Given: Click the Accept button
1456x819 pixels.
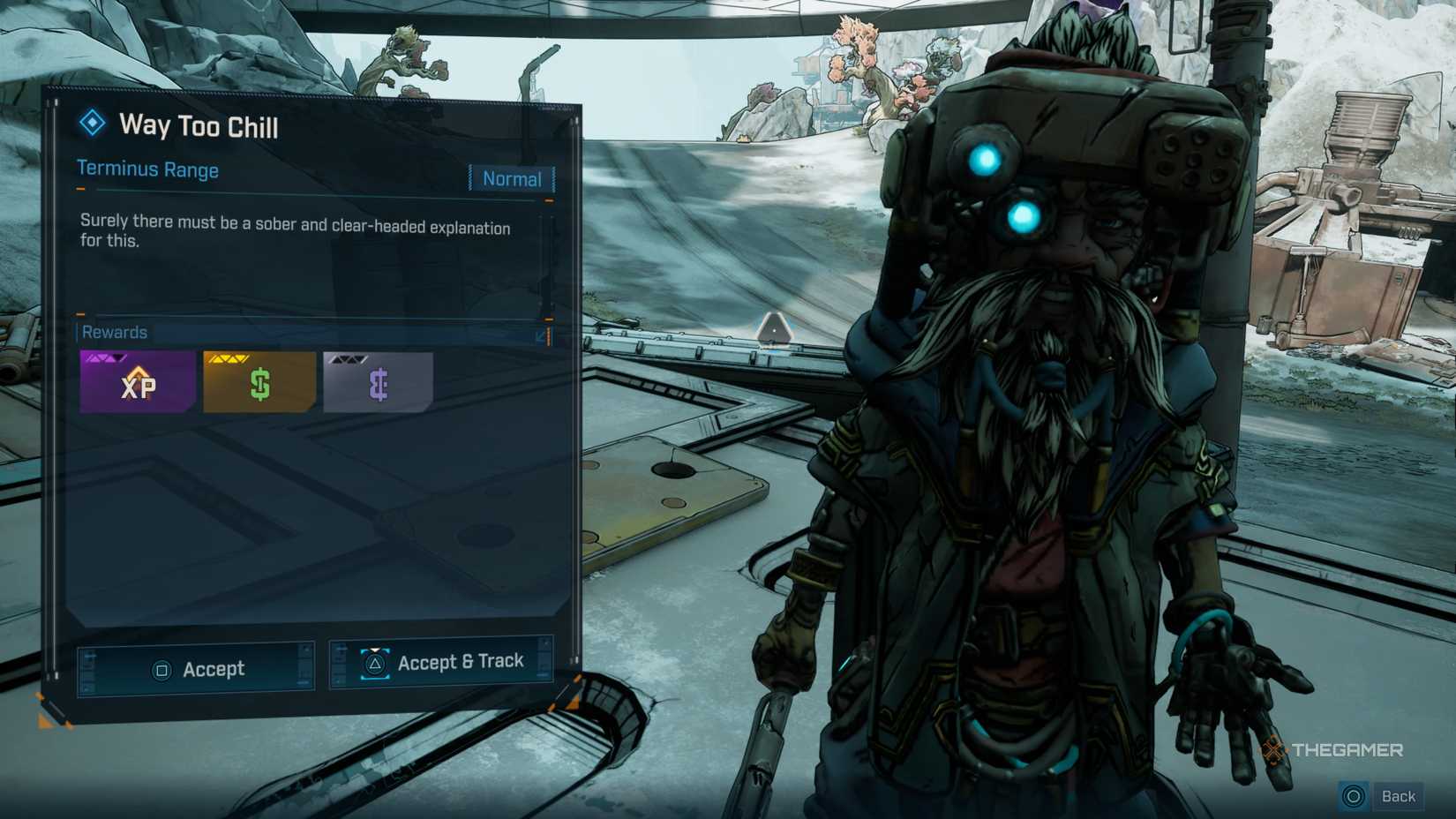Looking at the screenshot, I should click(x=194, y=668).
